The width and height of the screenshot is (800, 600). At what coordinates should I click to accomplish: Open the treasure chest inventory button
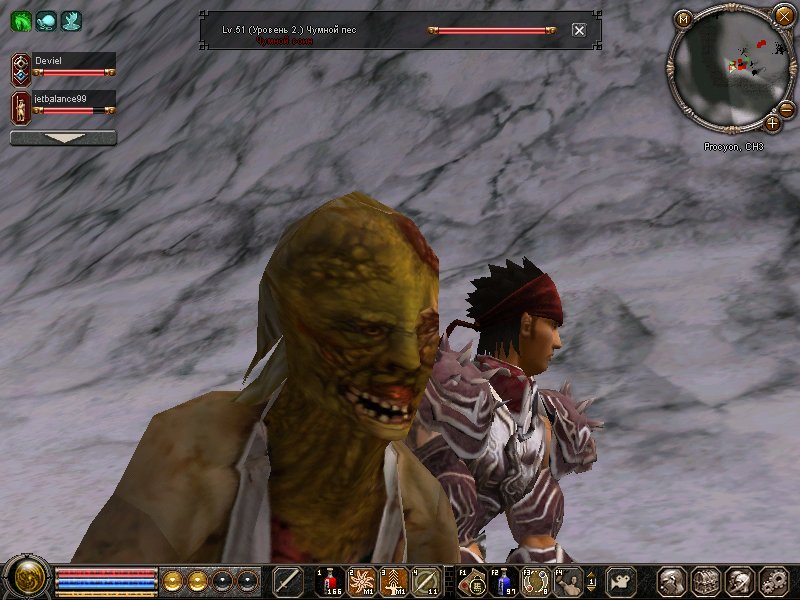[x=706, y=581]
